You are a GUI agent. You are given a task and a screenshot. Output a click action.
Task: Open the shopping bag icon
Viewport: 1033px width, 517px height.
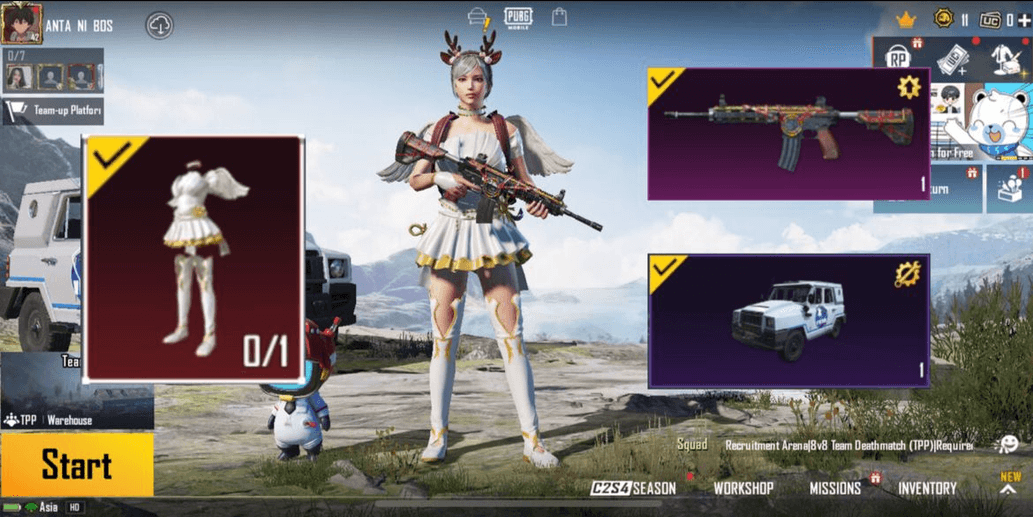coord(559,17)
